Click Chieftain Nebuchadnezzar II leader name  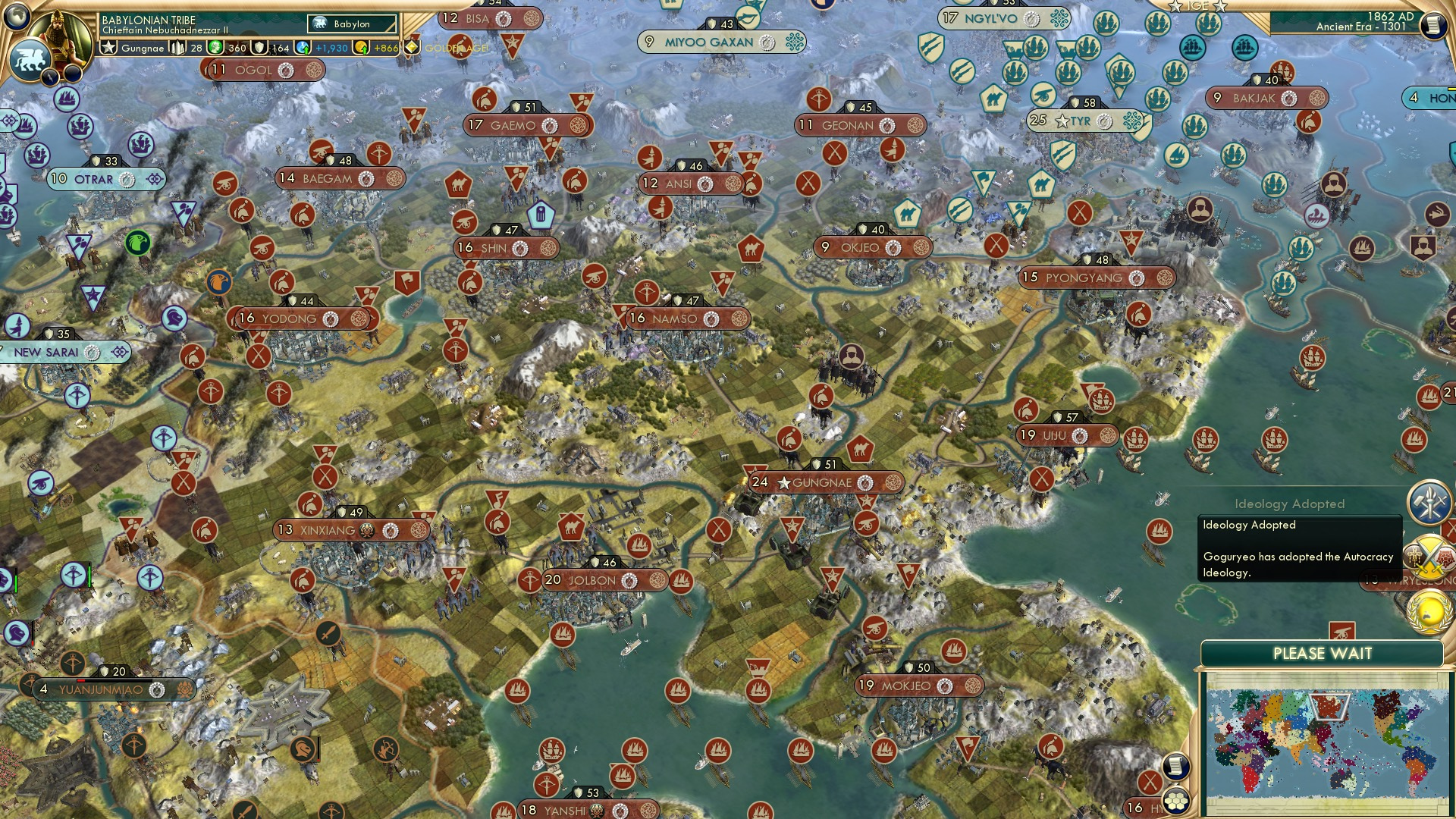165,29
